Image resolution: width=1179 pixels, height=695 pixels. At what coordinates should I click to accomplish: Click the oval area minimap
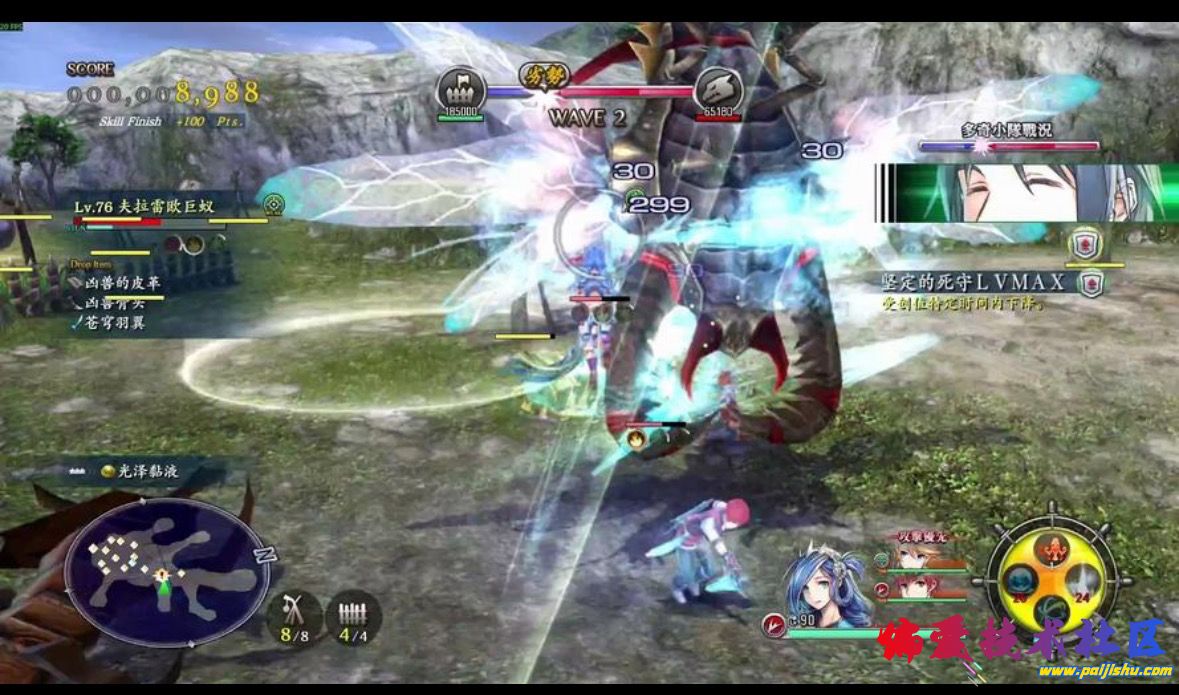[160, 573]
